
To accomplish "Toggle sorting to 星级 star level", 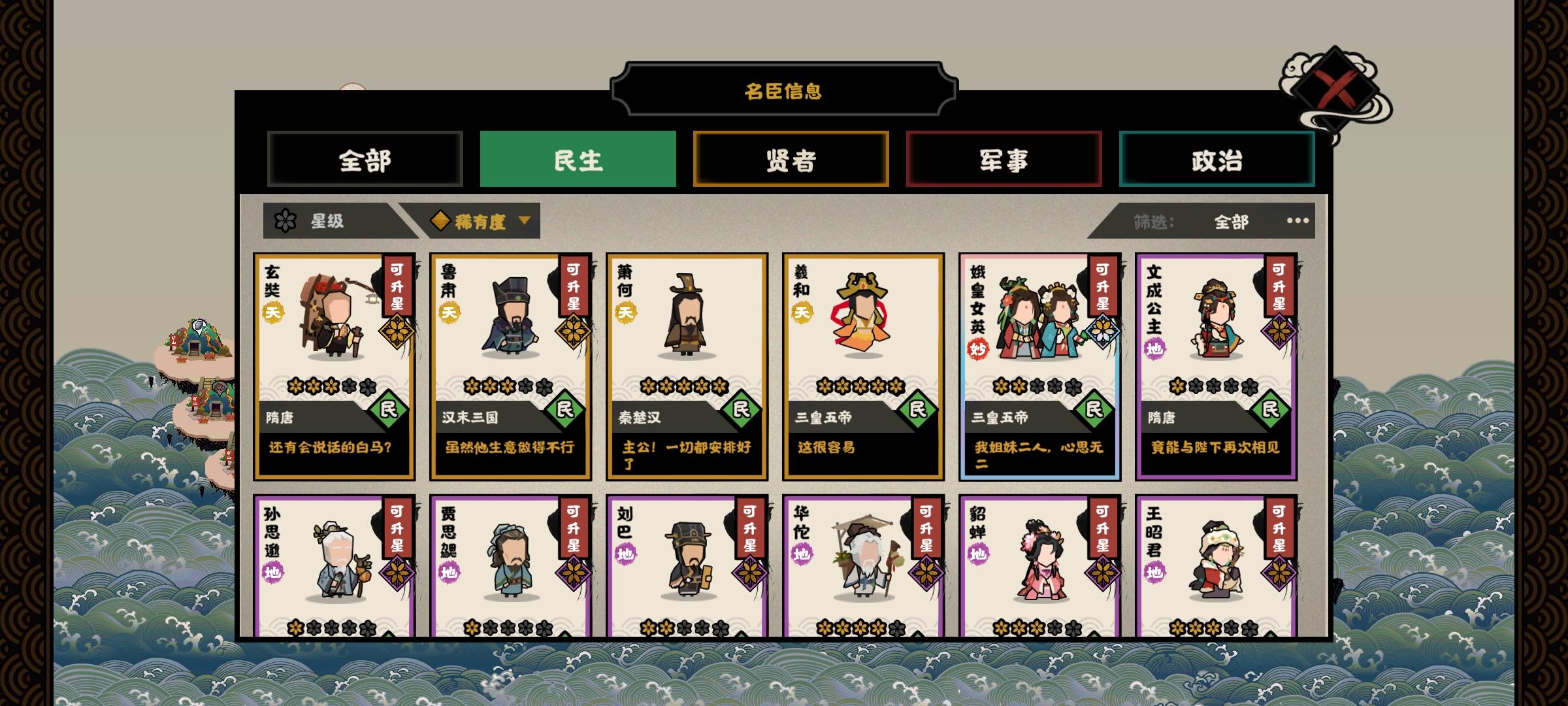I will 327,222.
